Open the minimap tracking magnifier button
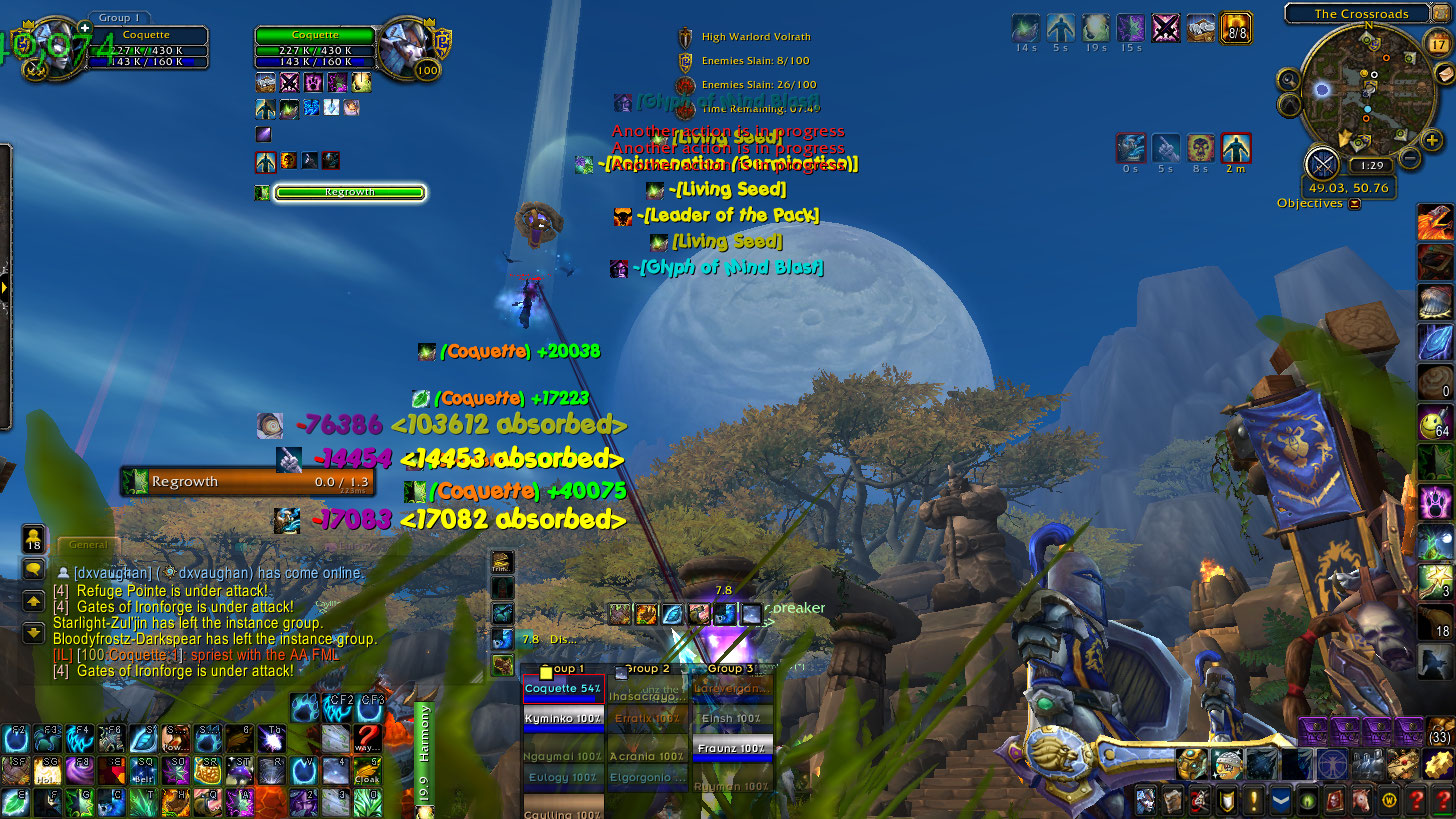Screen dimensions: 1456x819 click(1288, 80)
